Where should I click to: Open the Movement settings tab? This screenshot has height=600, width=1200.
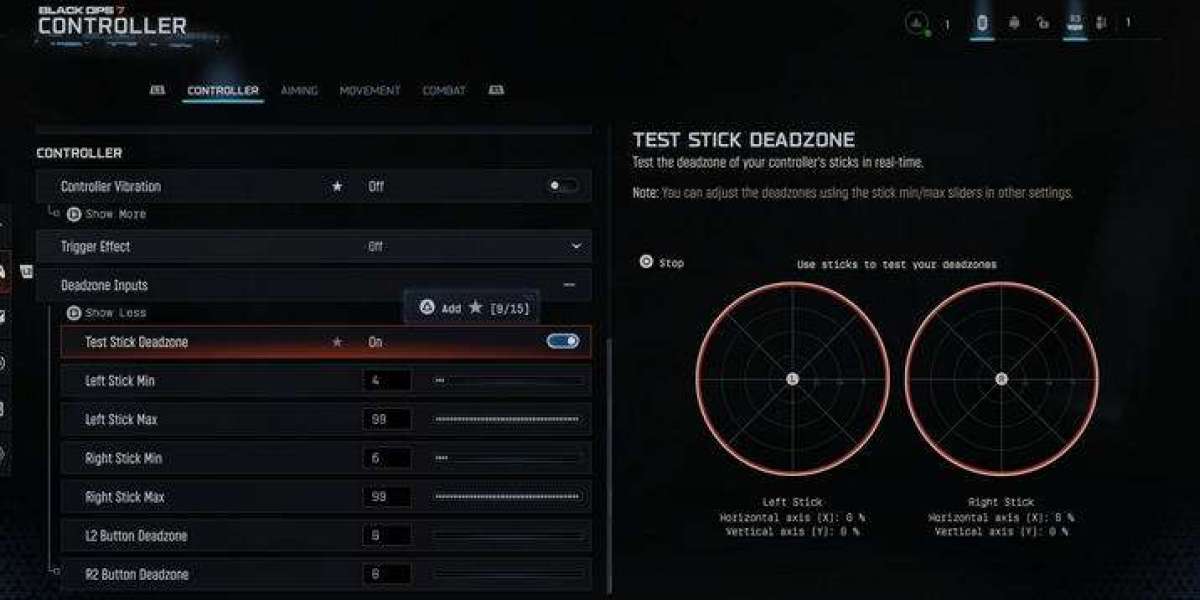coord(369,91)
